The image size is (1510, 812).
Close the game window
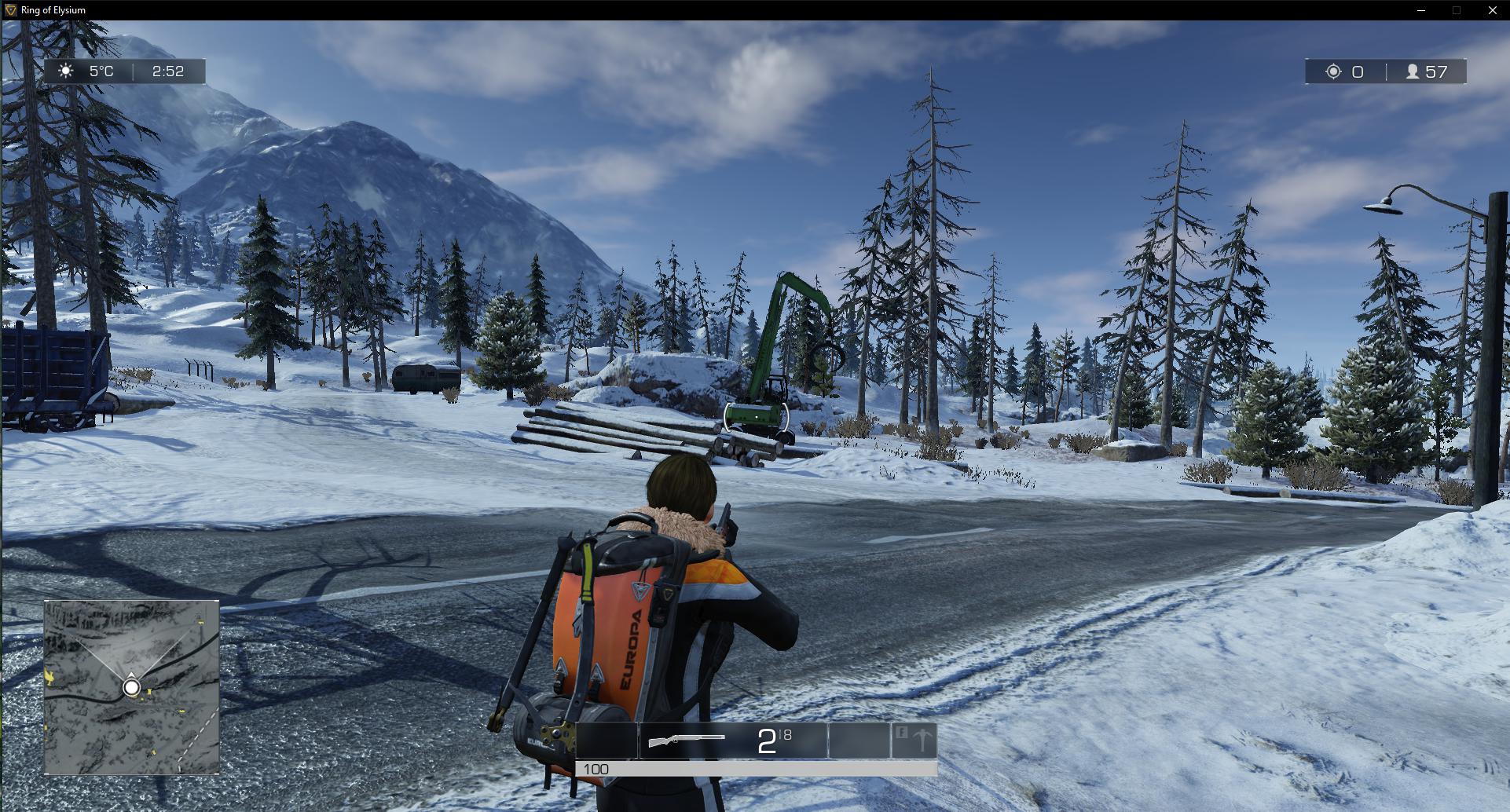pyautogui.click(x=1492, y=10)
